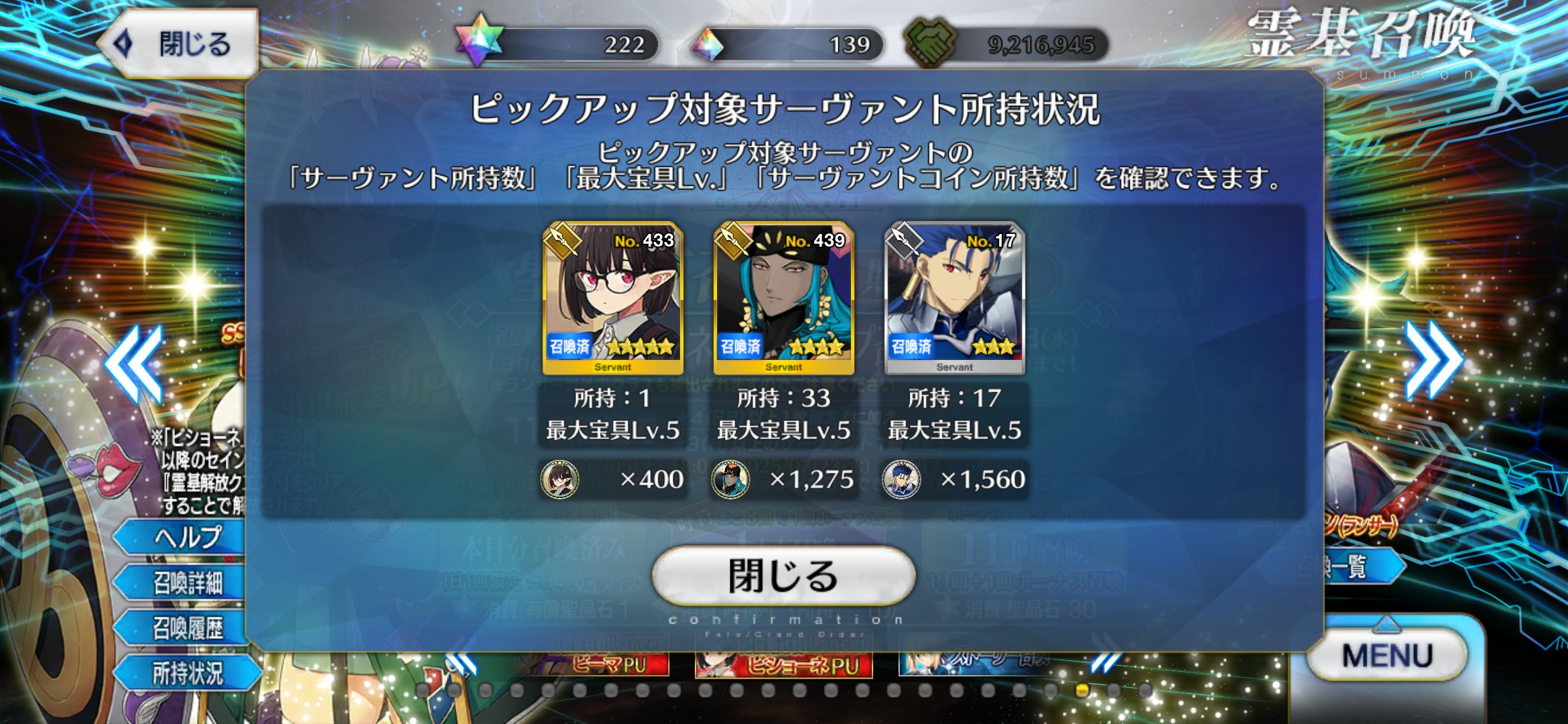Show the next summon banner
Image resolution: width=1568 pixels, height=724 pixels.
[x=1433, y=360]
